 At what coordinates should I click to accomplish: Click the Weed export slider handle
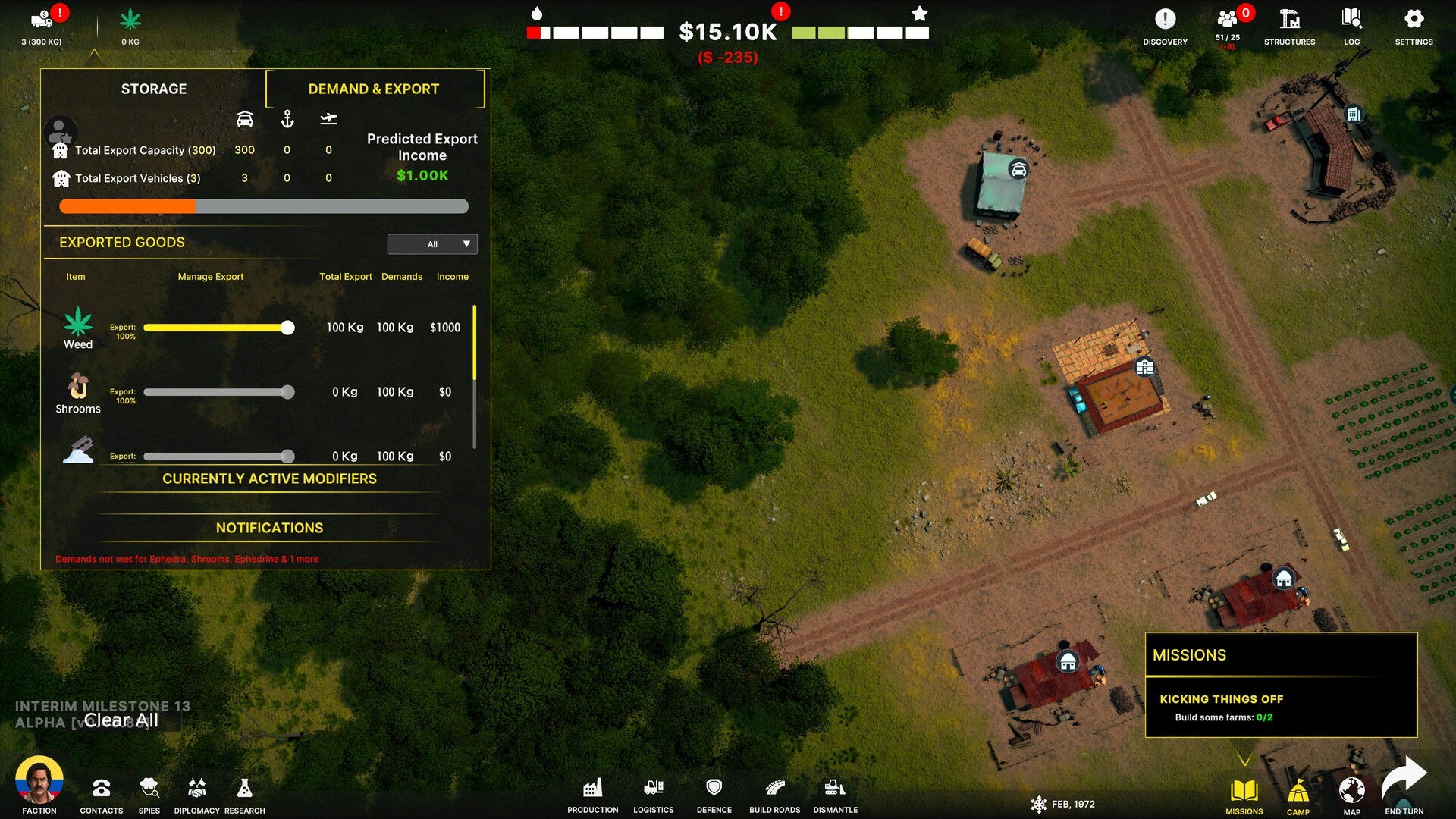[x=287, y=328]
